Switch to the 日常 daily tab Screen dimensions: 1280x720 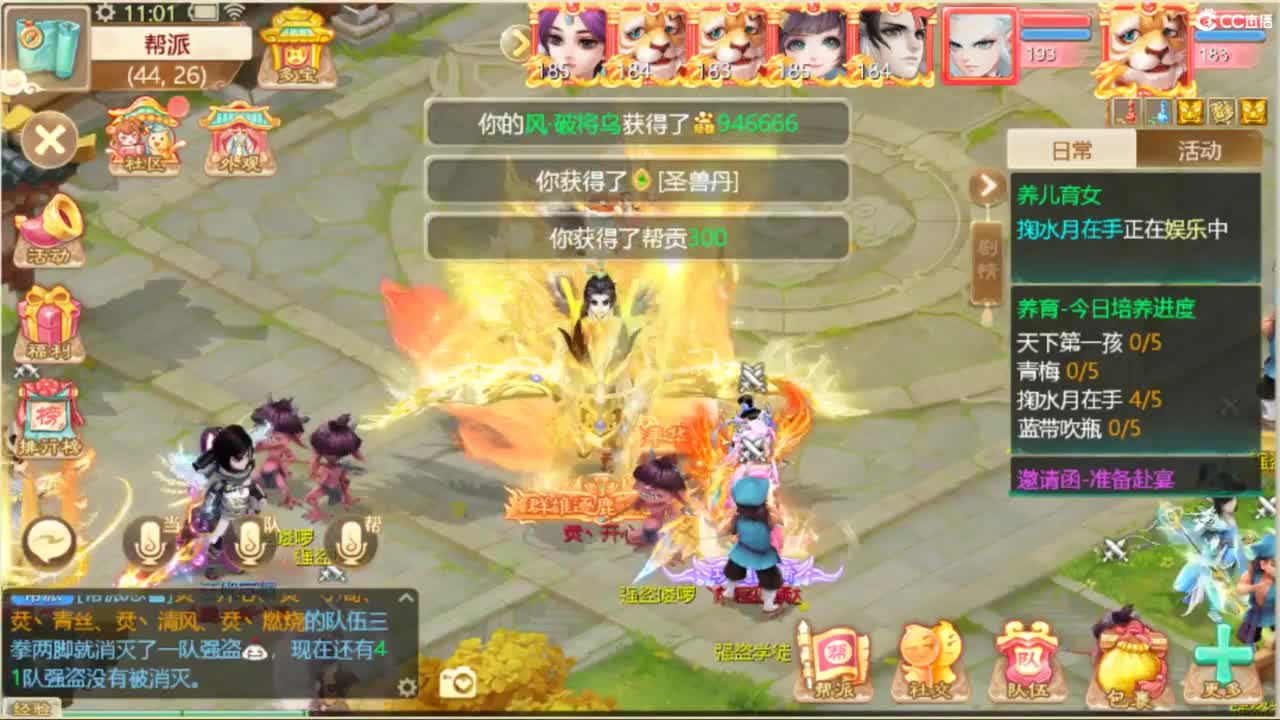[1073, 149]
